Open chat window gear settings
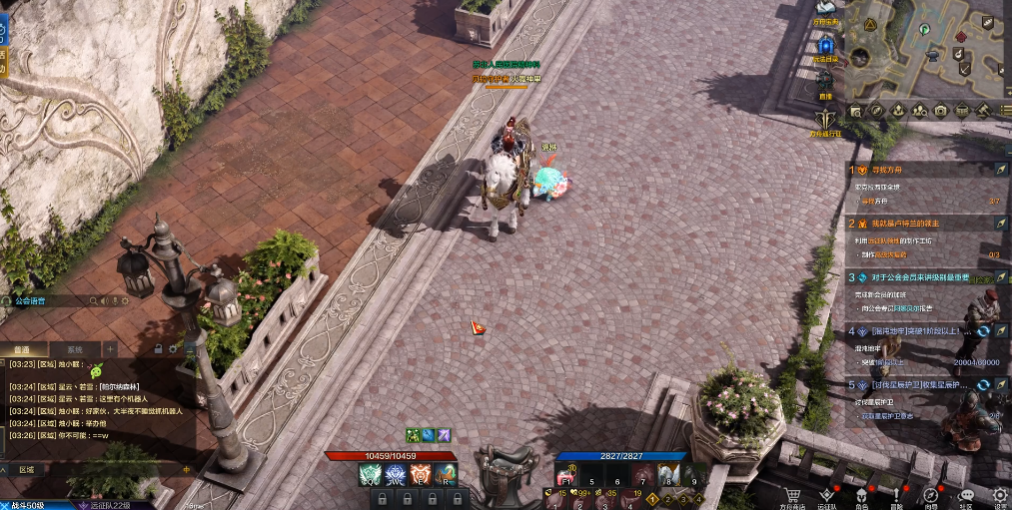 (173, 348)
